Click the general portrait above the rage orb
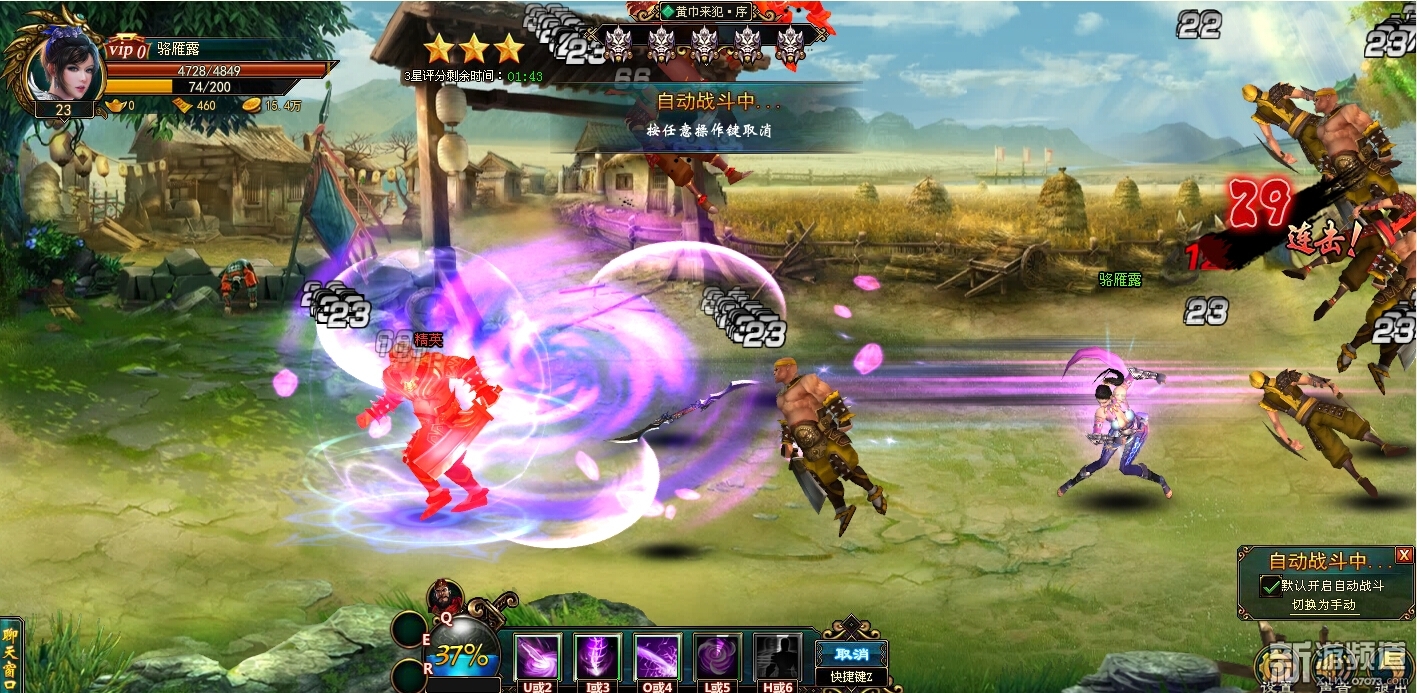Screen dimensions: 1417x693 pos(442,597)
